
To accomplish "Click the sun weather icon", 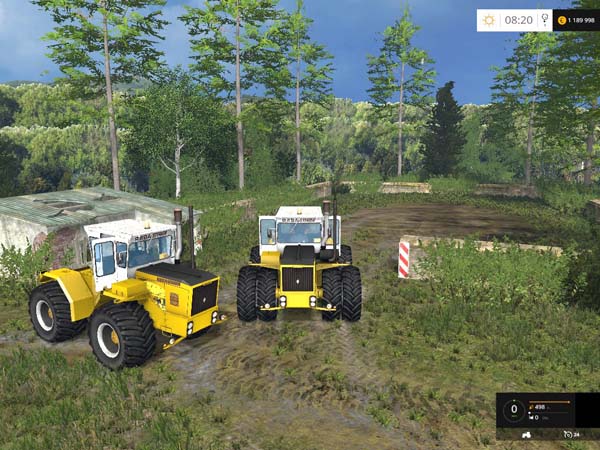I will tap(489, 19).
